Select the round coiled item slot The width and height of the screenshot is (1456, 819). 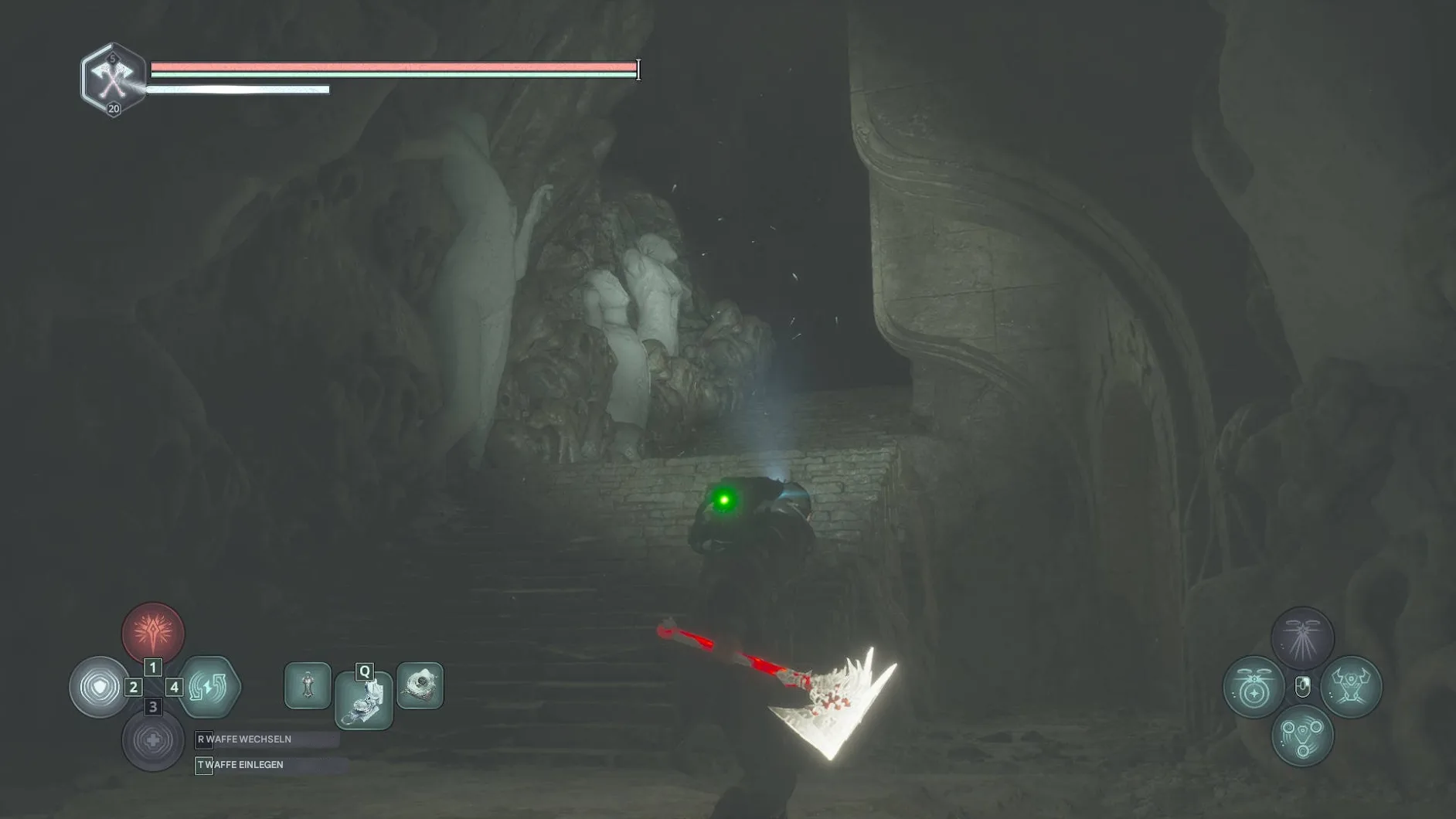420,685
